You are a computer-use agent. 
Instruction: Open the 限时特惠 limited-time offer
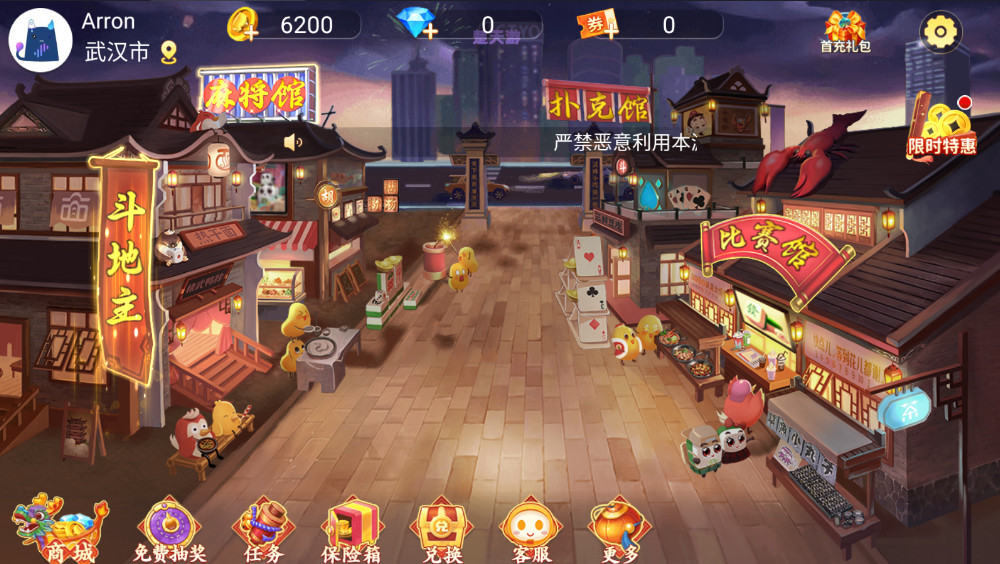(x=941, y=127)
